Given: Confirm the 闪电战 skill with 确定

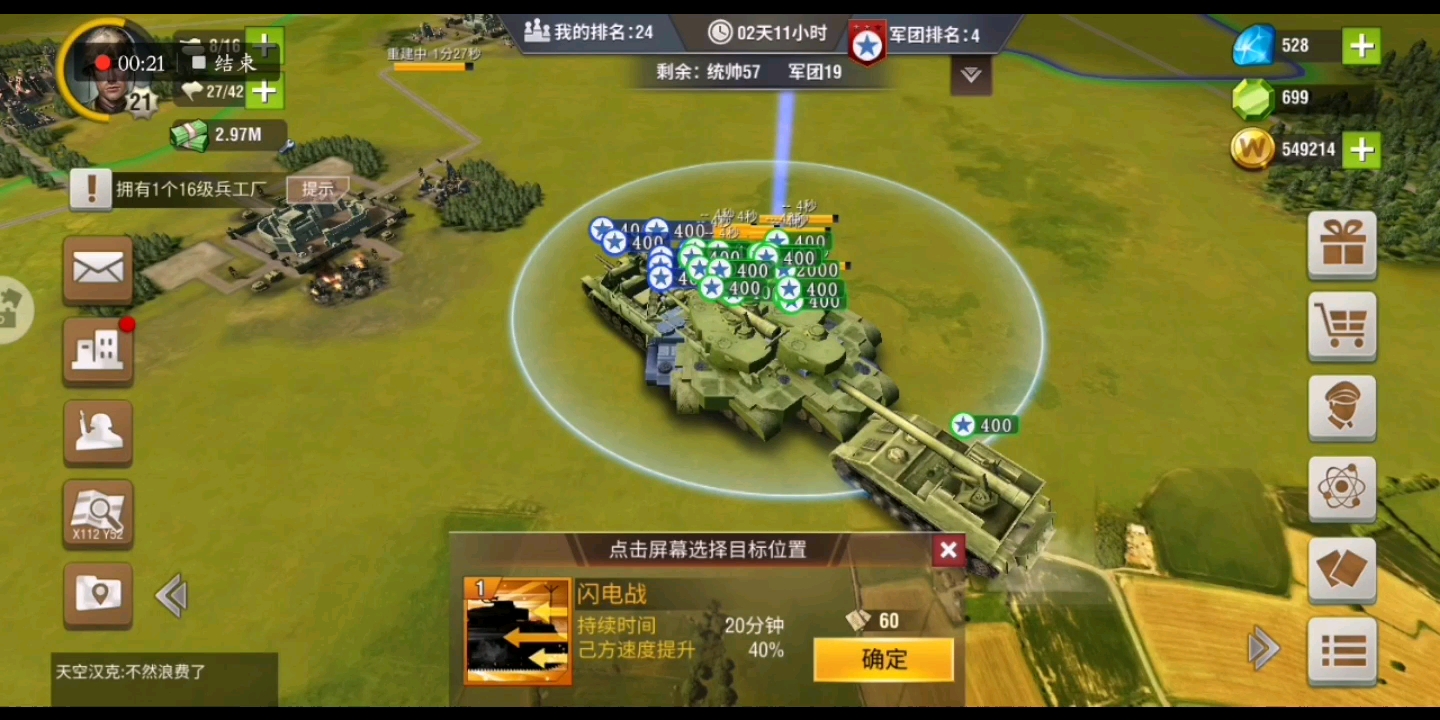Looking at the screenshot, I should (884, 659).
